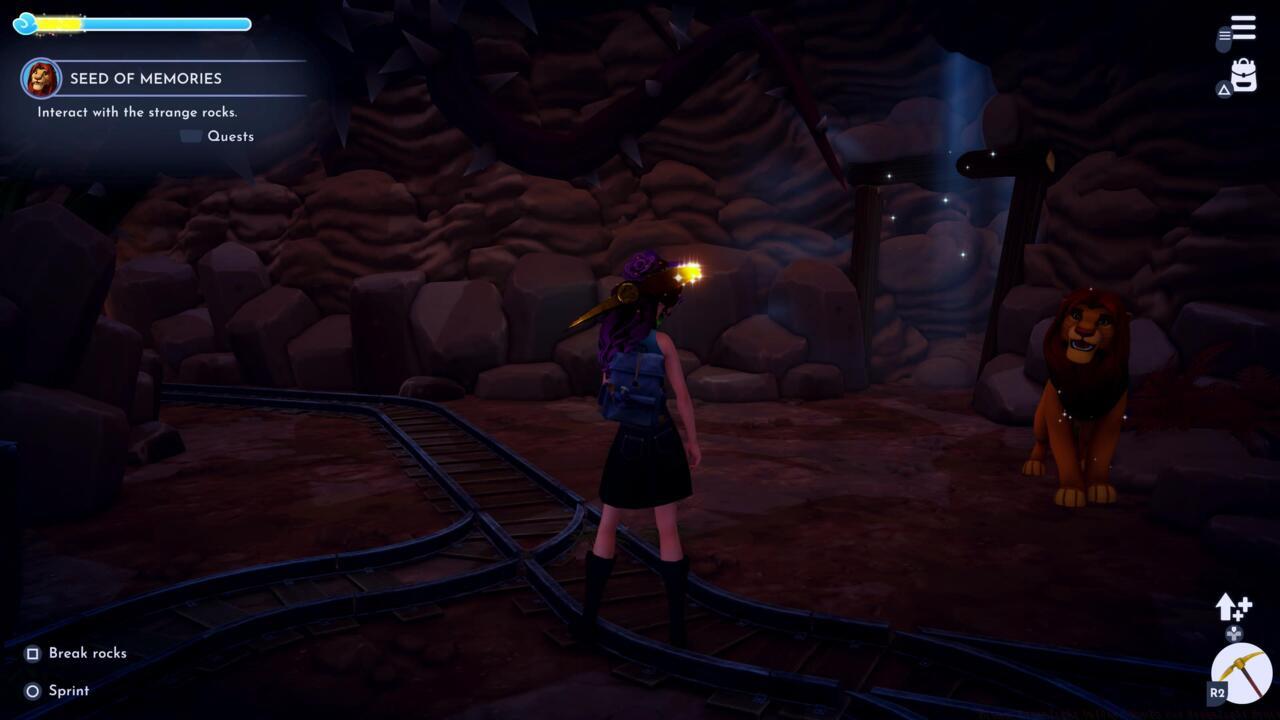Open the backpack inventory icon
This screenshot has width=1280, height=720.
coord(1243,72)
